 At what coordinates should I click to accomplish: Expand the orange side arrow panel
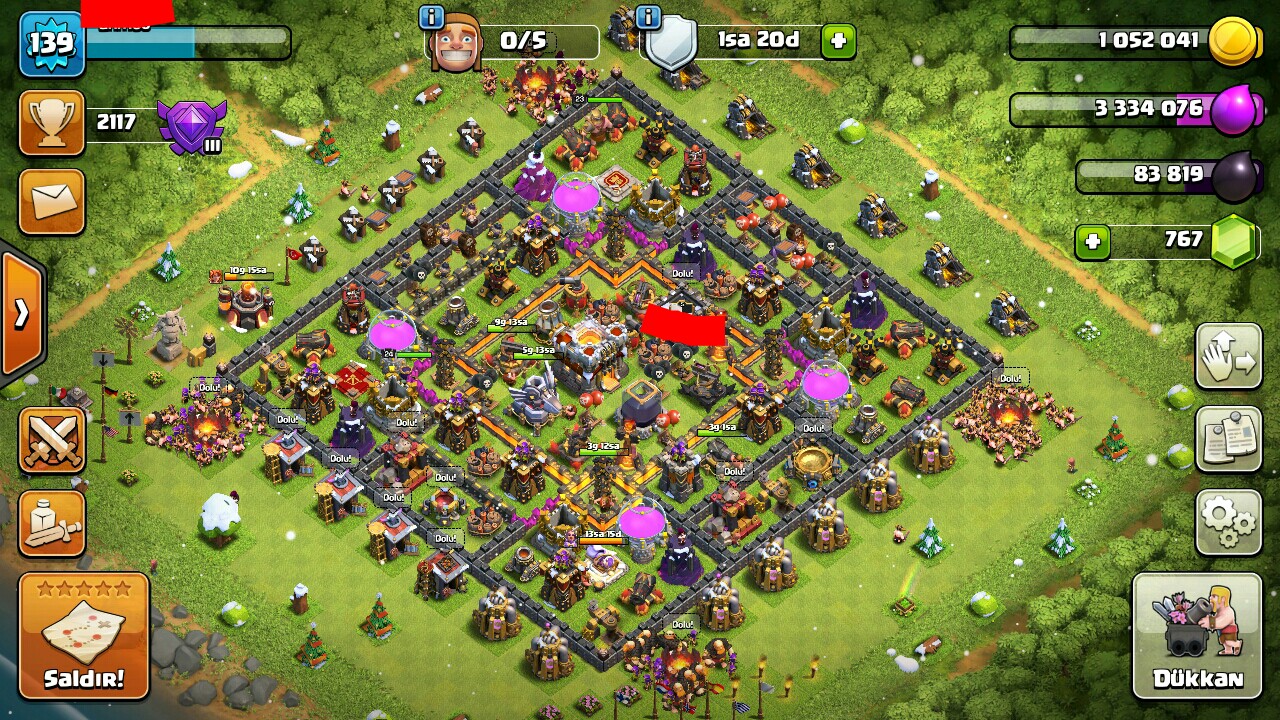pyautogui.click(x=21, y=314)
